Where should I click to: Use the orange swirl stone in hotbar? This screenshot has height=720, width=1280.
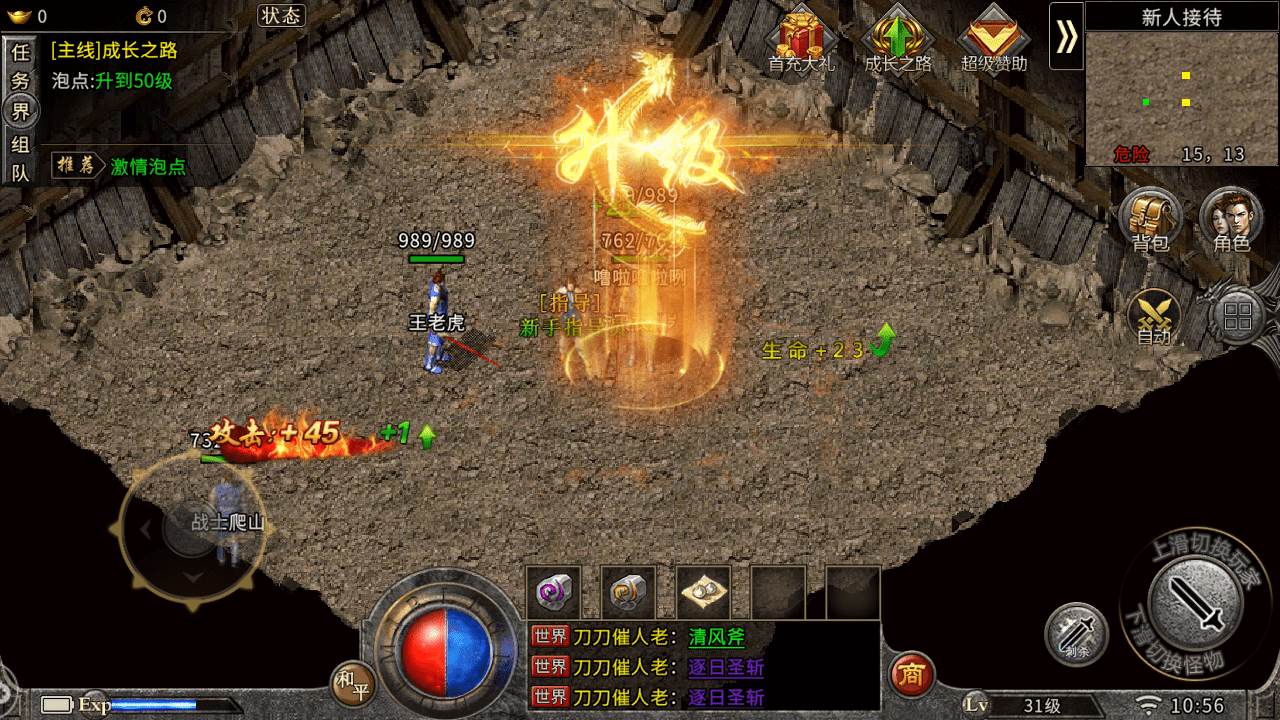pos(628,593)
